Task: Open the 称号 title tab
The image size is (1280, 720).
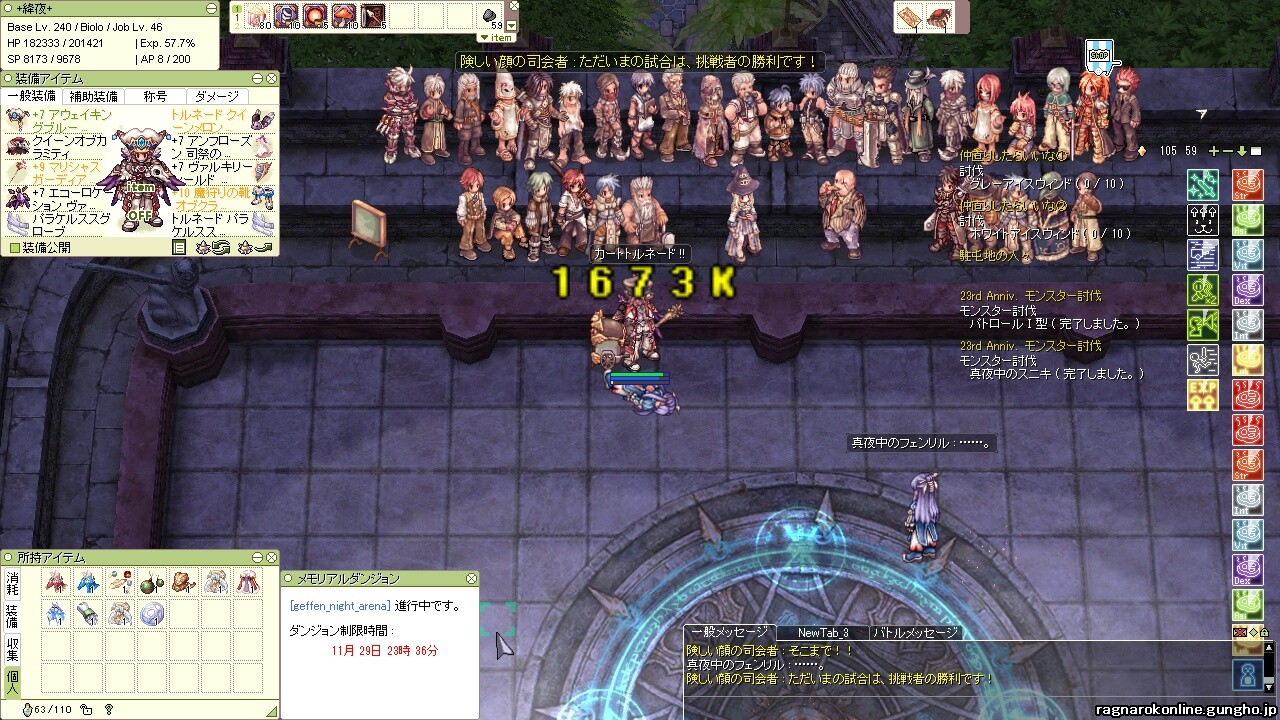Action: coord(155,97)
